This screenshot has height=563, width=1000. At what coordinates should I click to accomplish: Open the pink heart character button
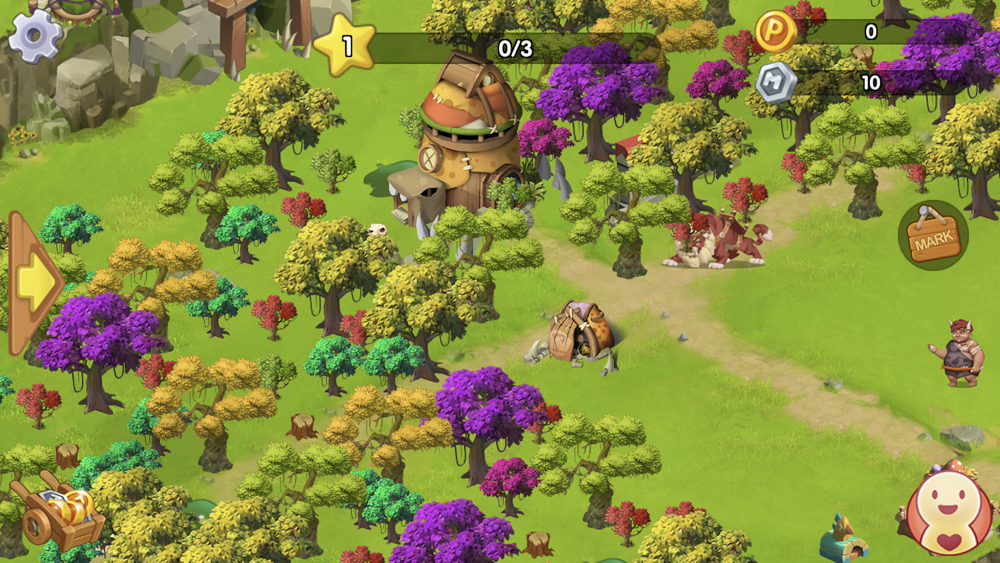(948, 514)
